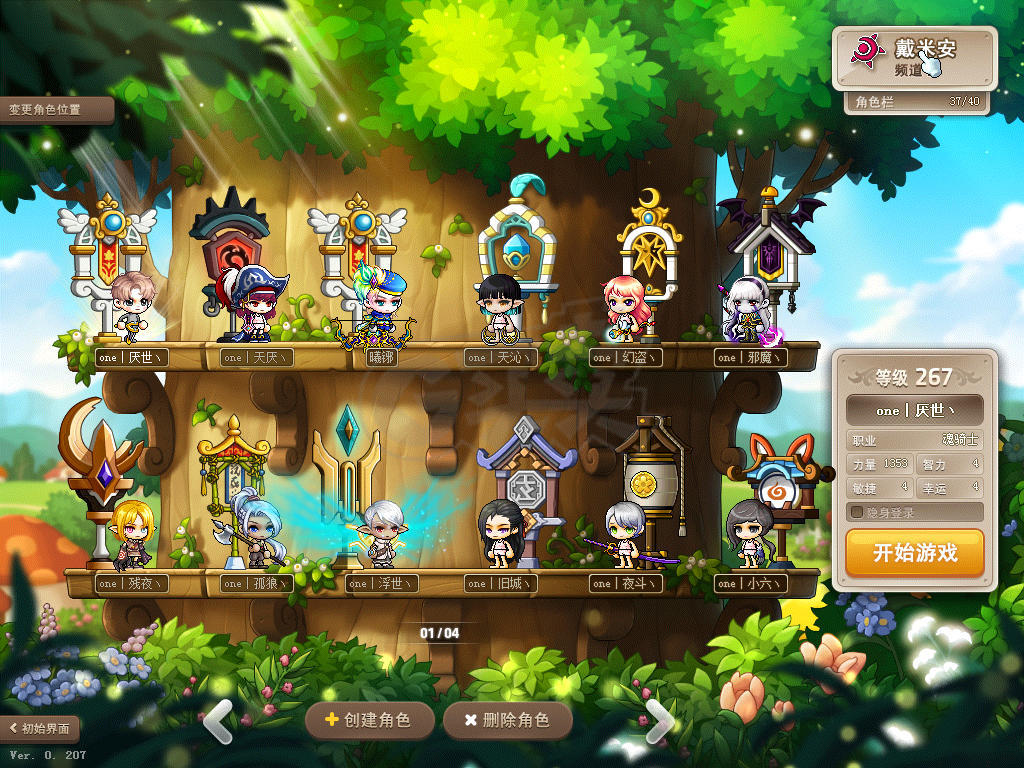Go to the previous character page arrow
The width and height of the screenshot is (1024, 768).
point(218,721)
